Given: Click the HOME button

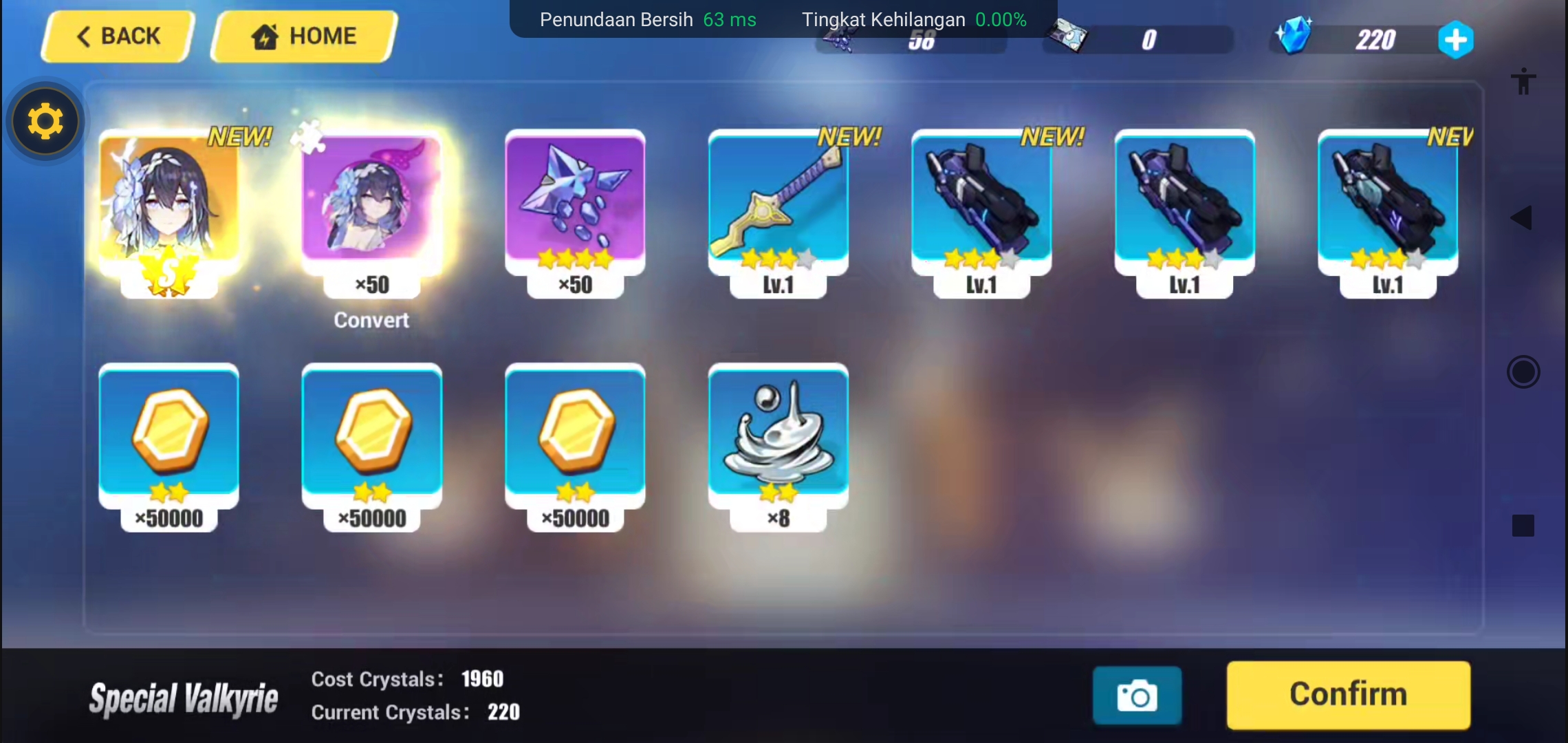Looking at the screenshot, I should click(303, 36).
